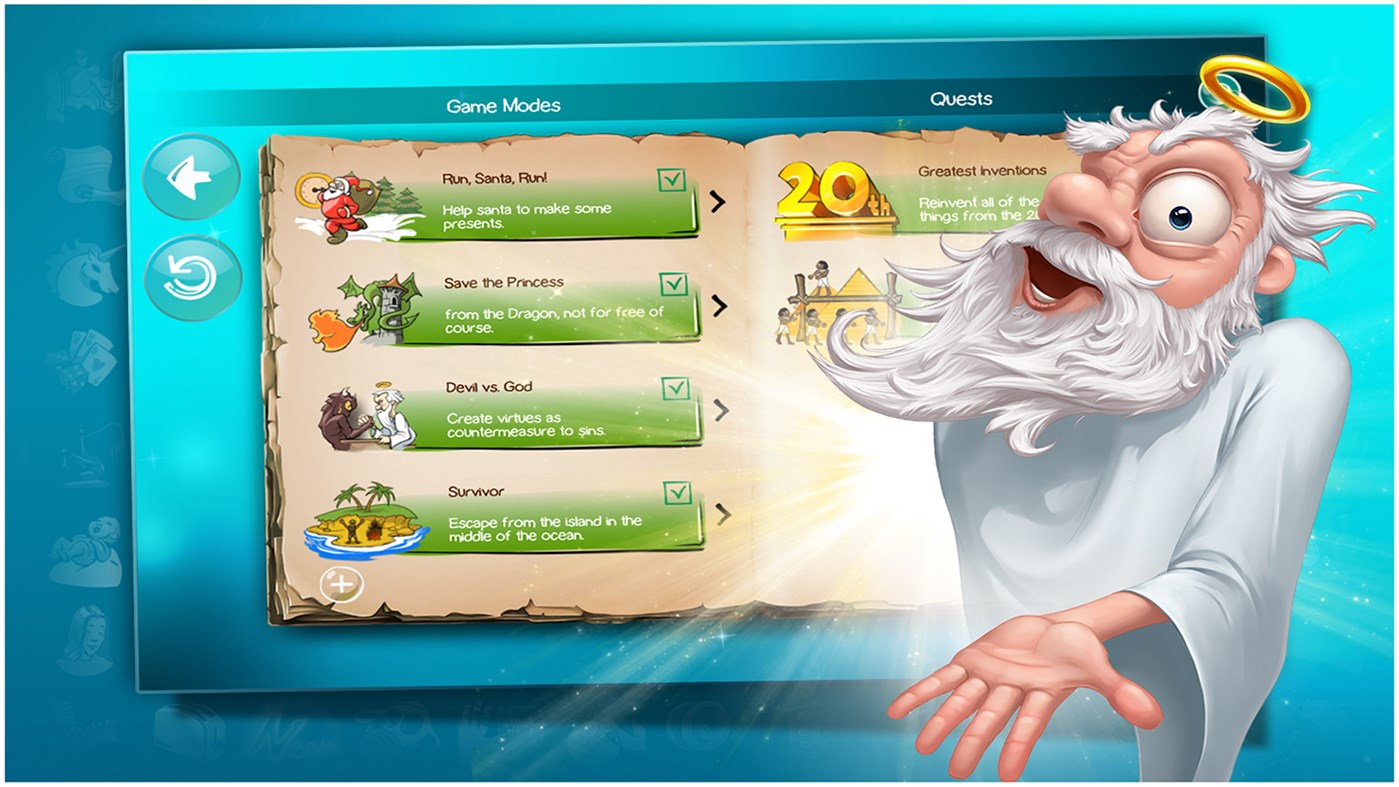Switch to the Game Modes tab

[503, 103]
